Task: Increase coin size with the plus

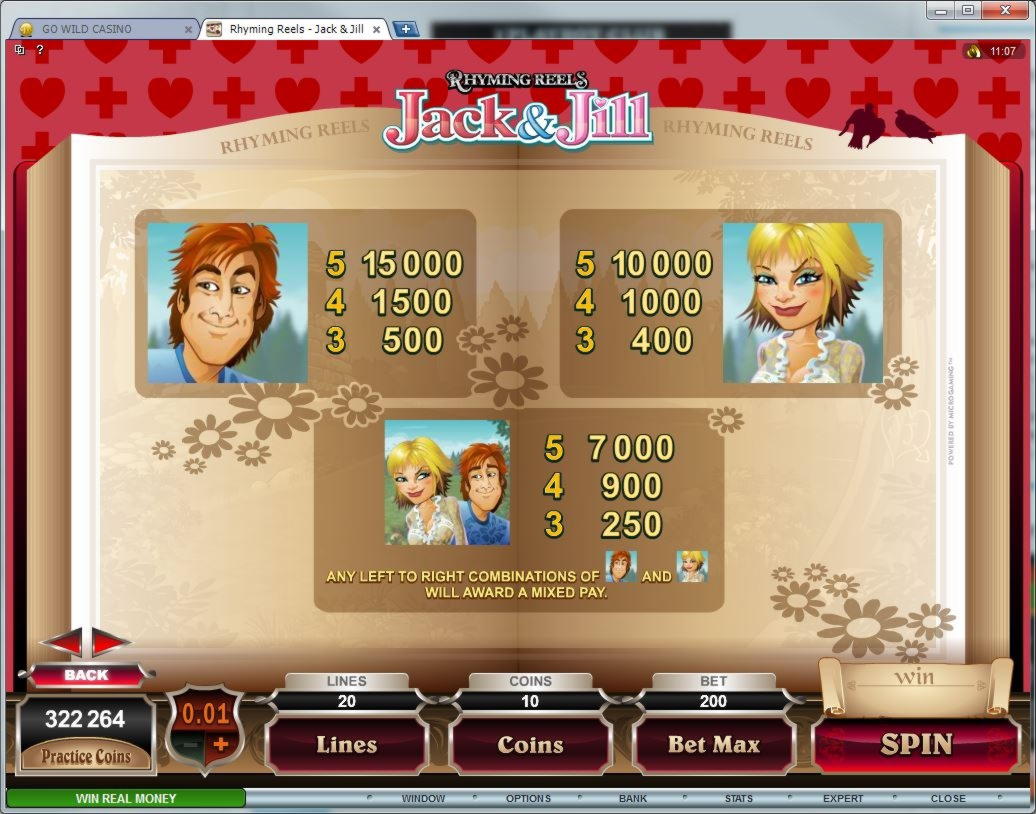Action: (x=221, y=745)
